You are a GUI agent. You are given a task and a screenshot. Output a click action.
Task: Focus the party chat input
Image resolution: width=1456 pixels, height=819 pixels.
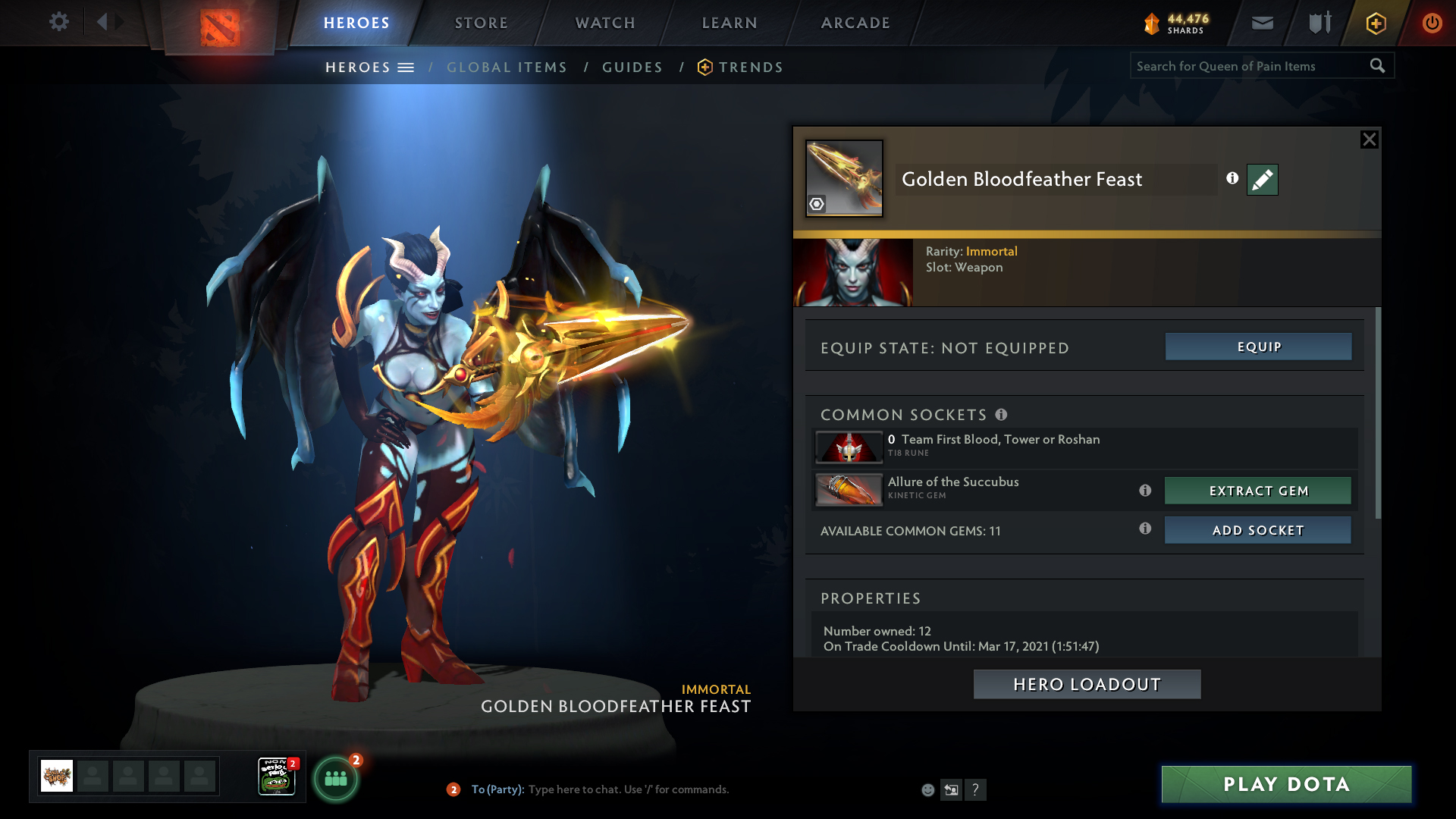click(x=628, y=789)
